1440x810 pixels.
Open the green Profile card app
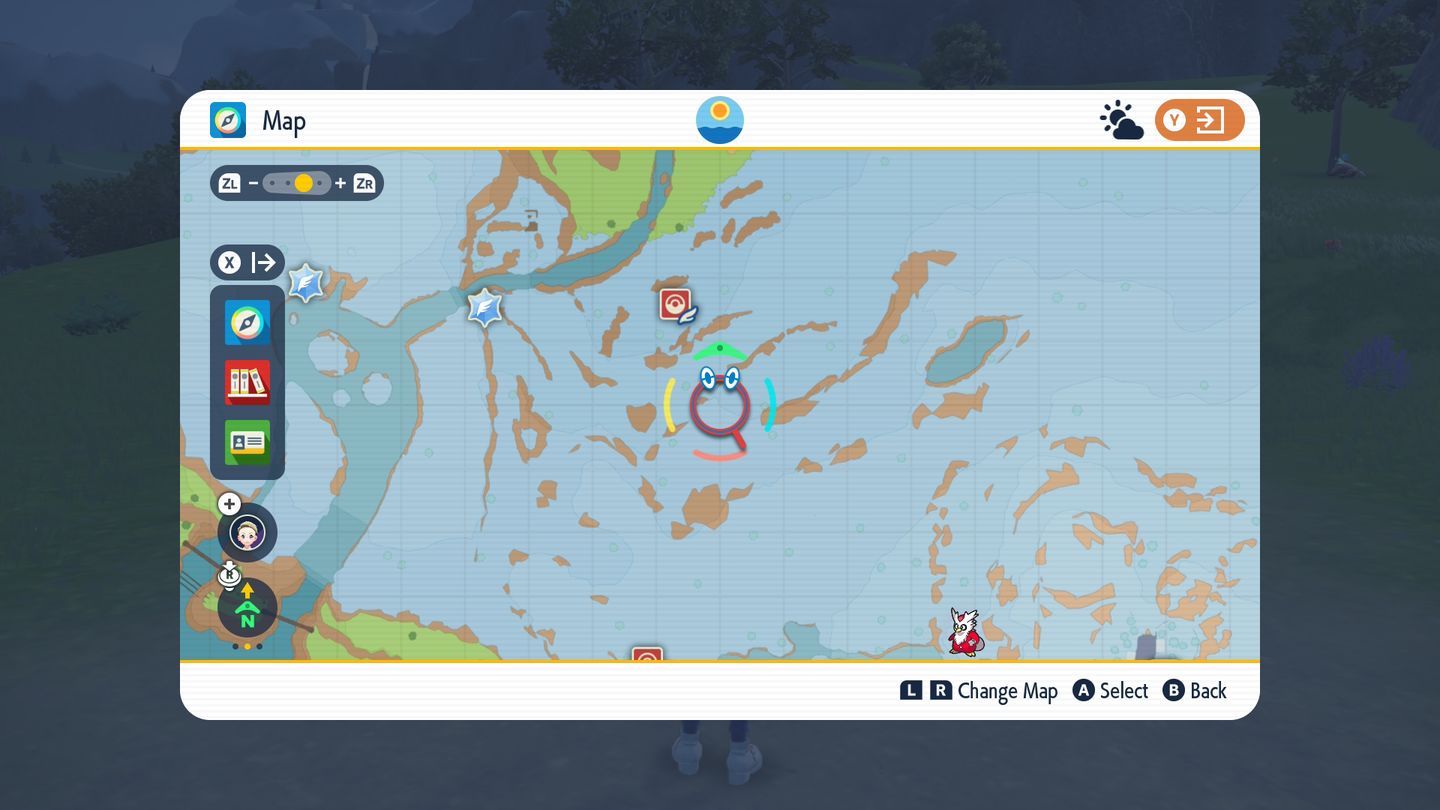[247, 442]
